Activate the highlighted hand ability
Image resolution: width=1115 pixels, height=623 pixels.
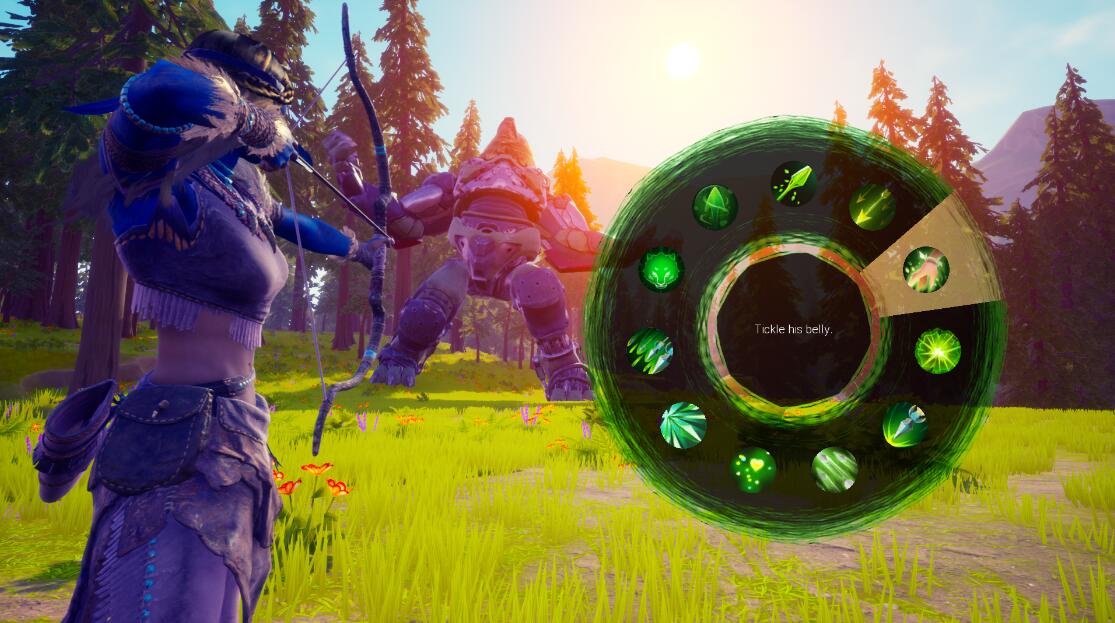coord(925,269)
